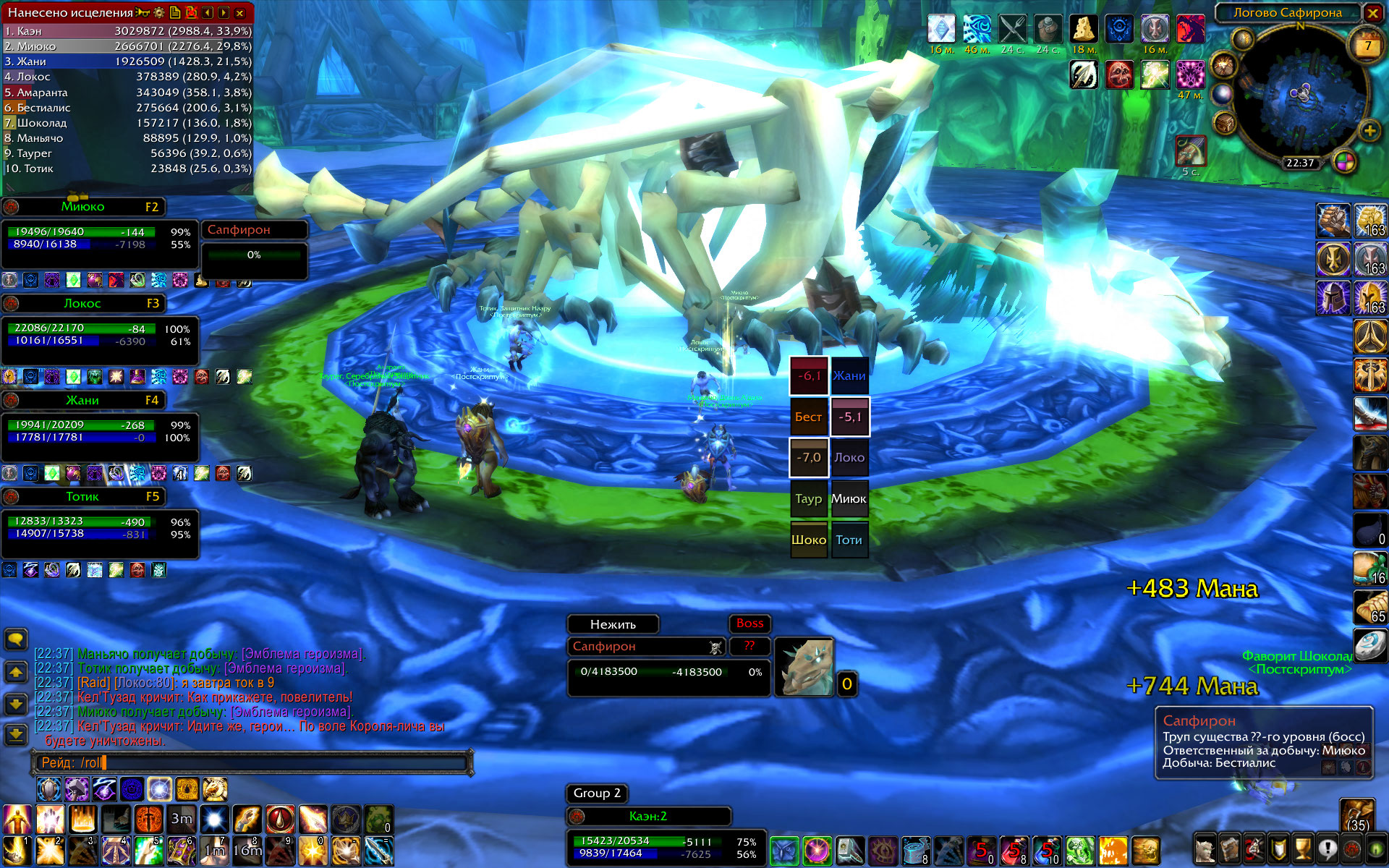Close the minimap with its X button
1389x868 pixels.
point(1372,12)
